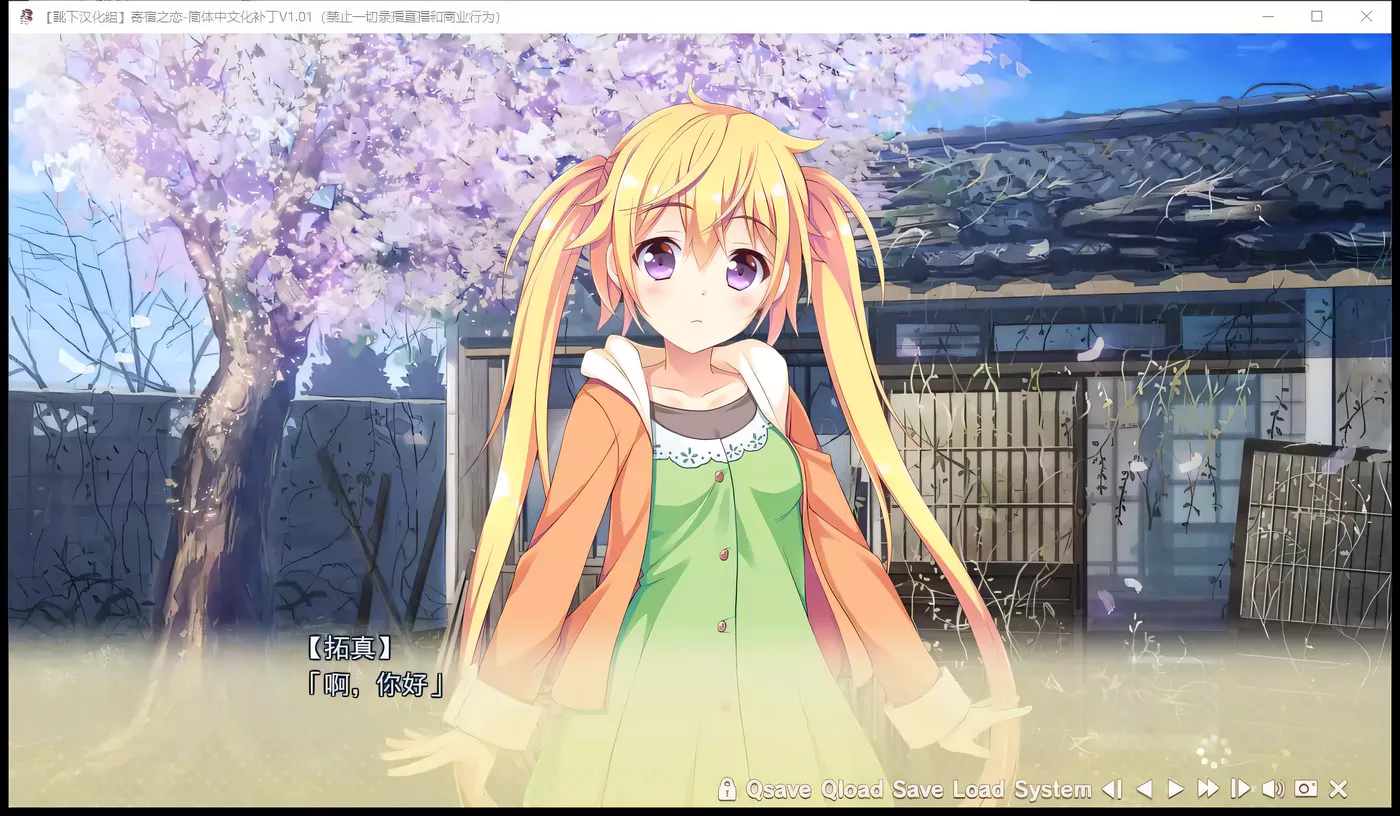
Task: Maximize the game window
Action: point(1317,16)
